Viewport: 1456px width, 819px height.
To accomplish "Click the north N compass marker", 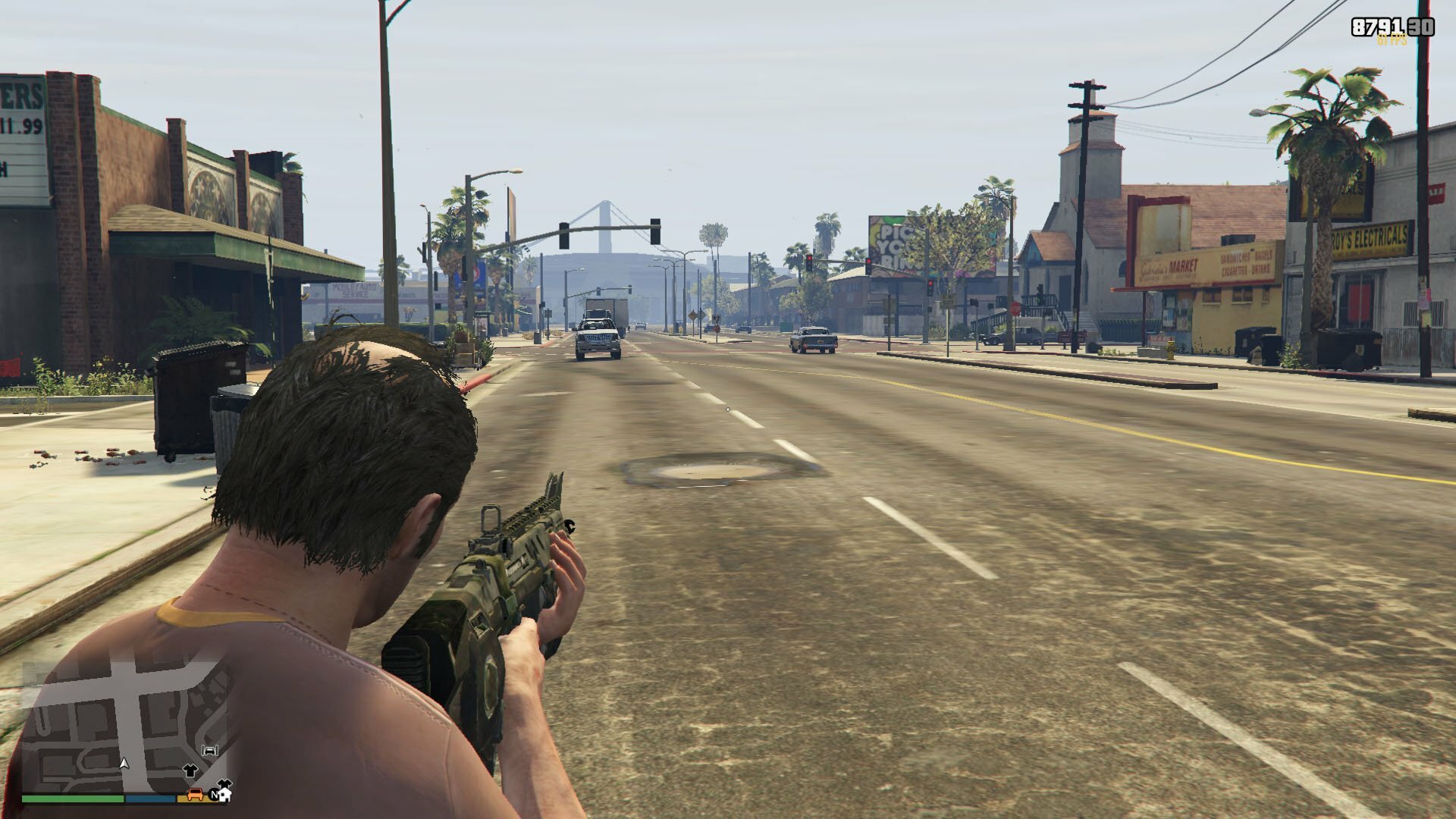I will click(x=215, y=795).
